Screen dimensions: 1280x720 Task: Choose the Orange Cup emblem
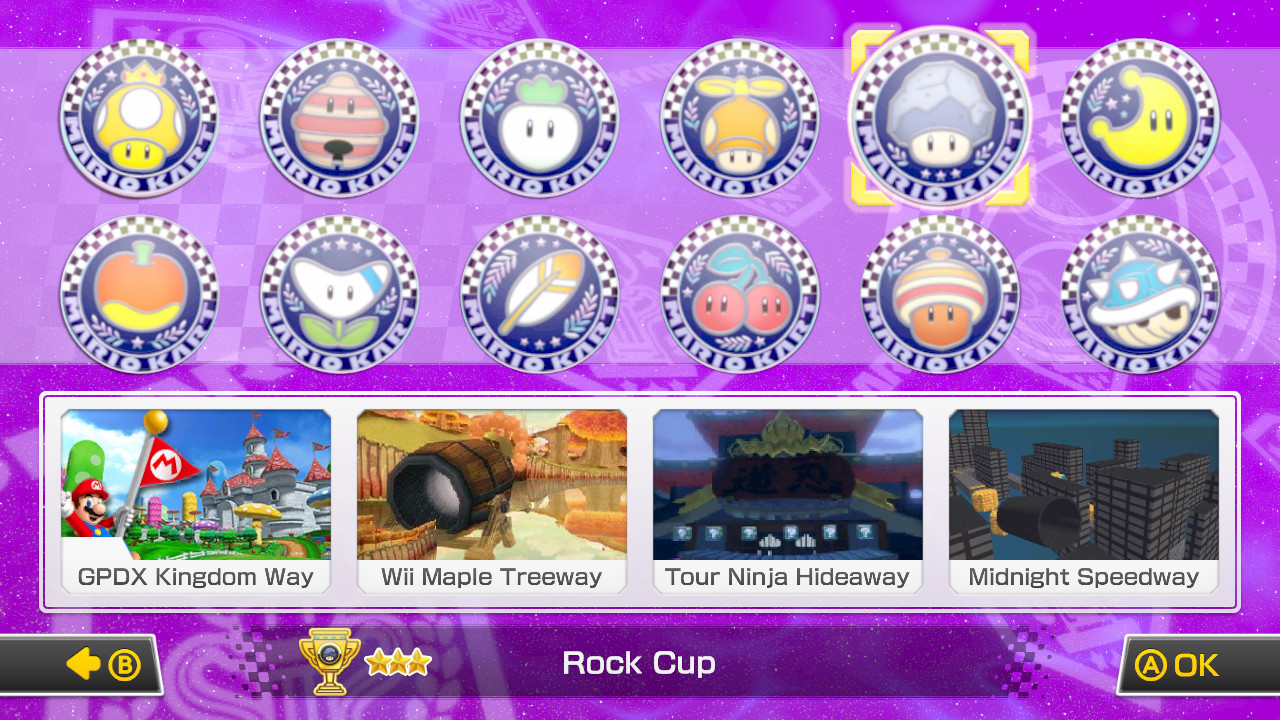click(x=139, y=294)
